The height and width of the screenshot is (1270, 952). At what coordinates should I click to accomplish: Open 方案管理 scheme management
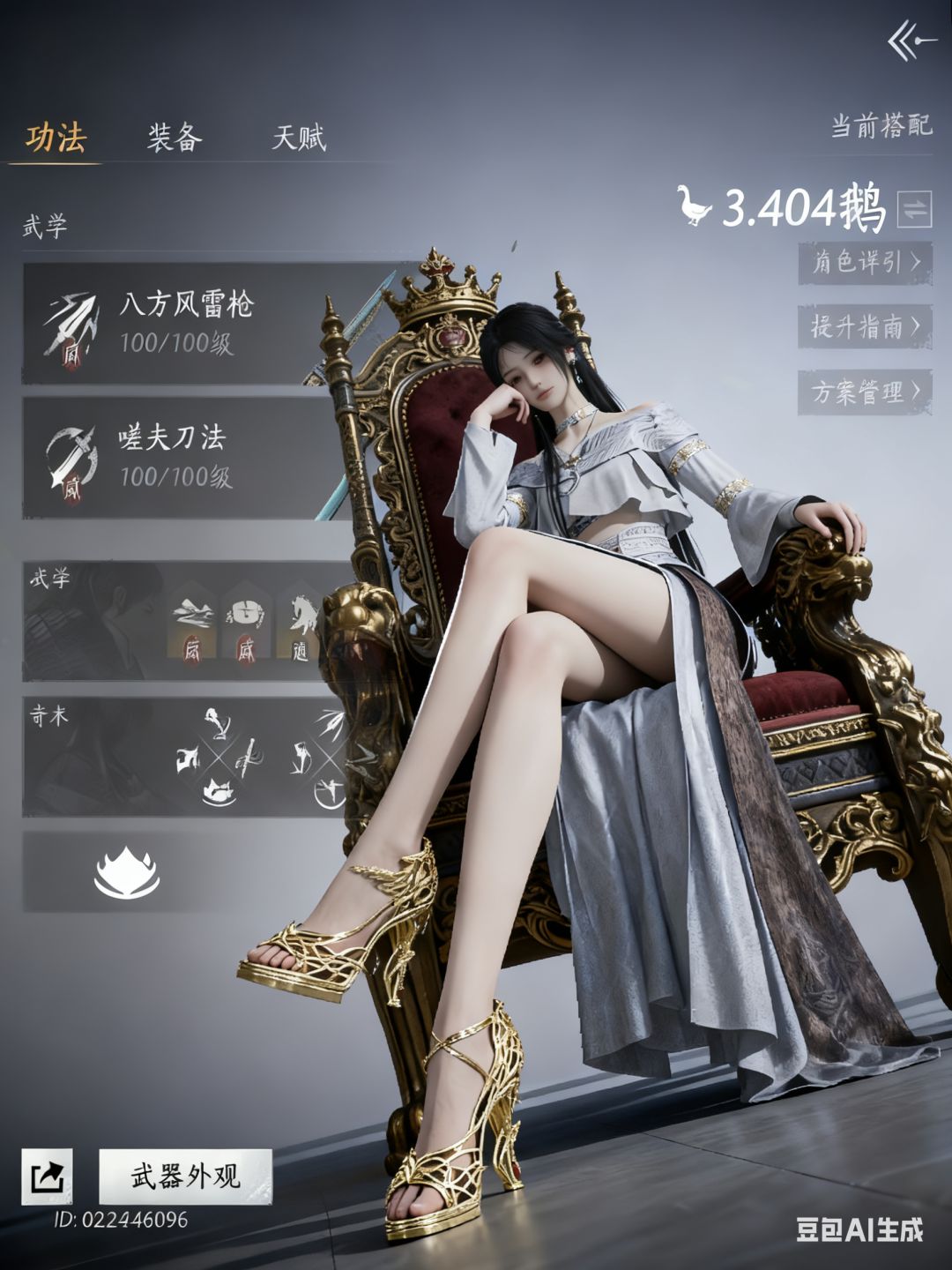pos(864,392)
